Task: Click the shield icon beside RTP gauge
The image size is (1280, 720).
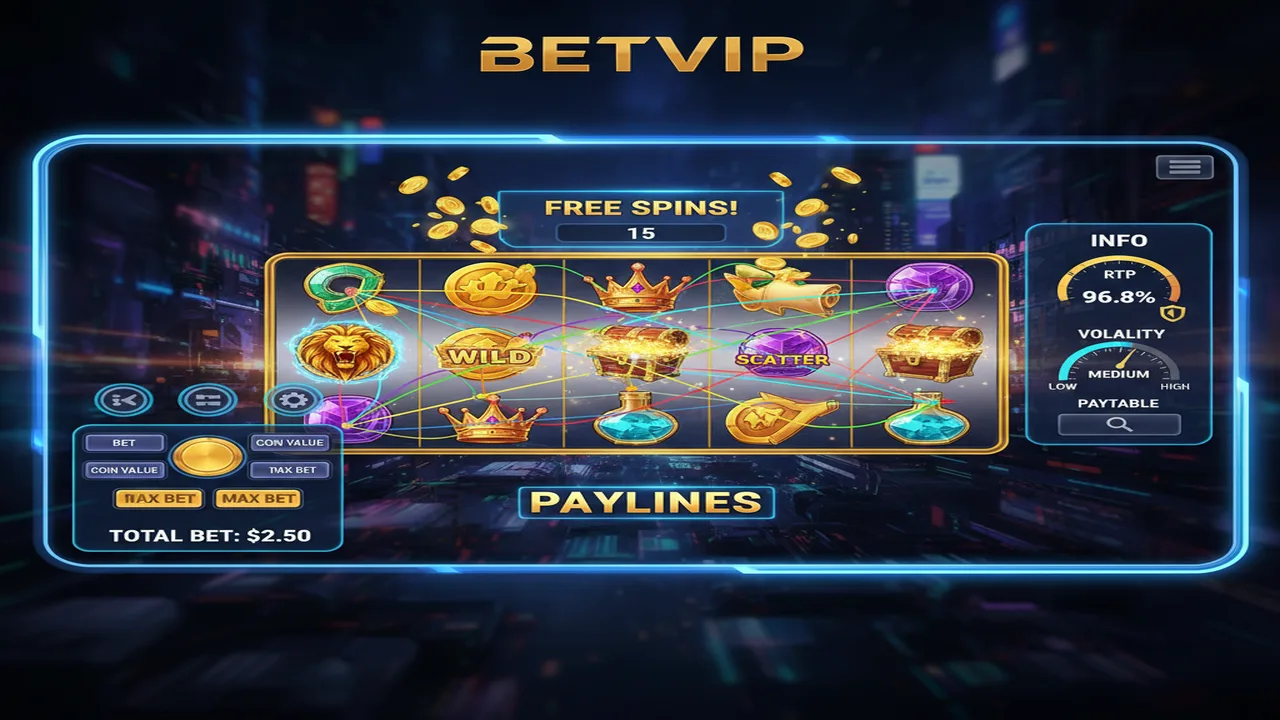Action: 1174,311
